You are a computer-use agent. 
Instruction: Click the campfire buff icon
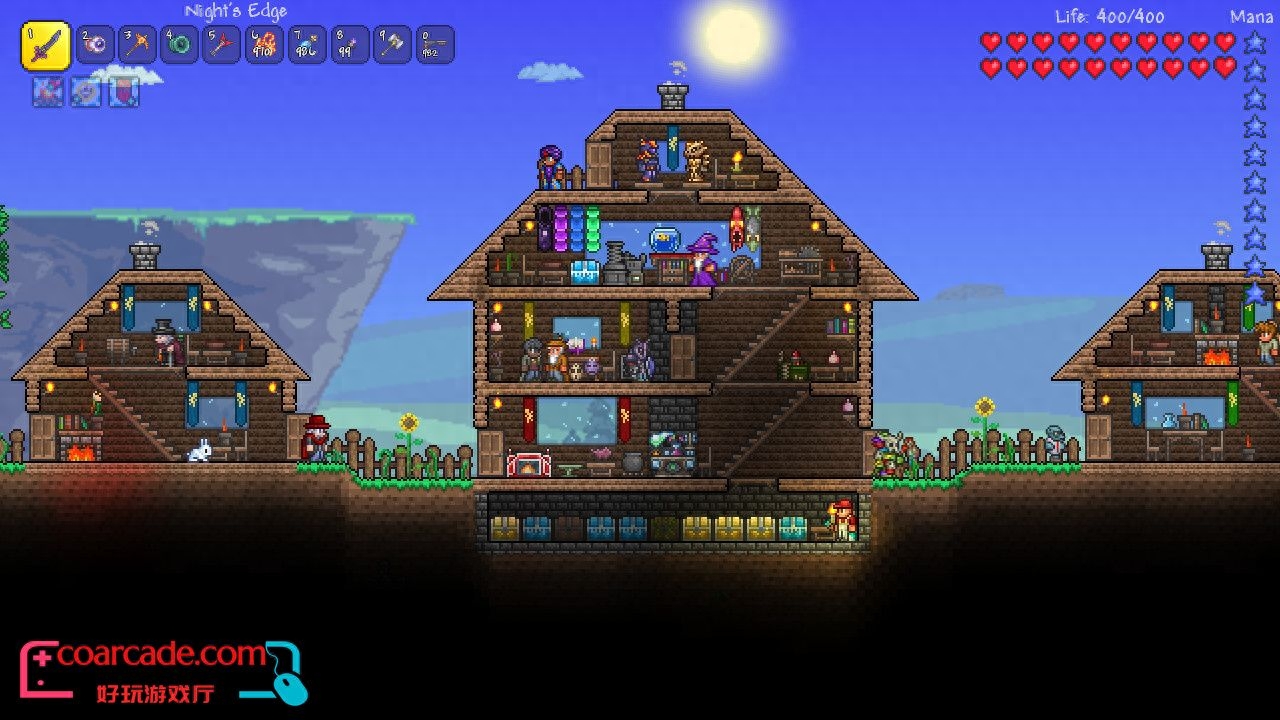(x=48, y=92)
